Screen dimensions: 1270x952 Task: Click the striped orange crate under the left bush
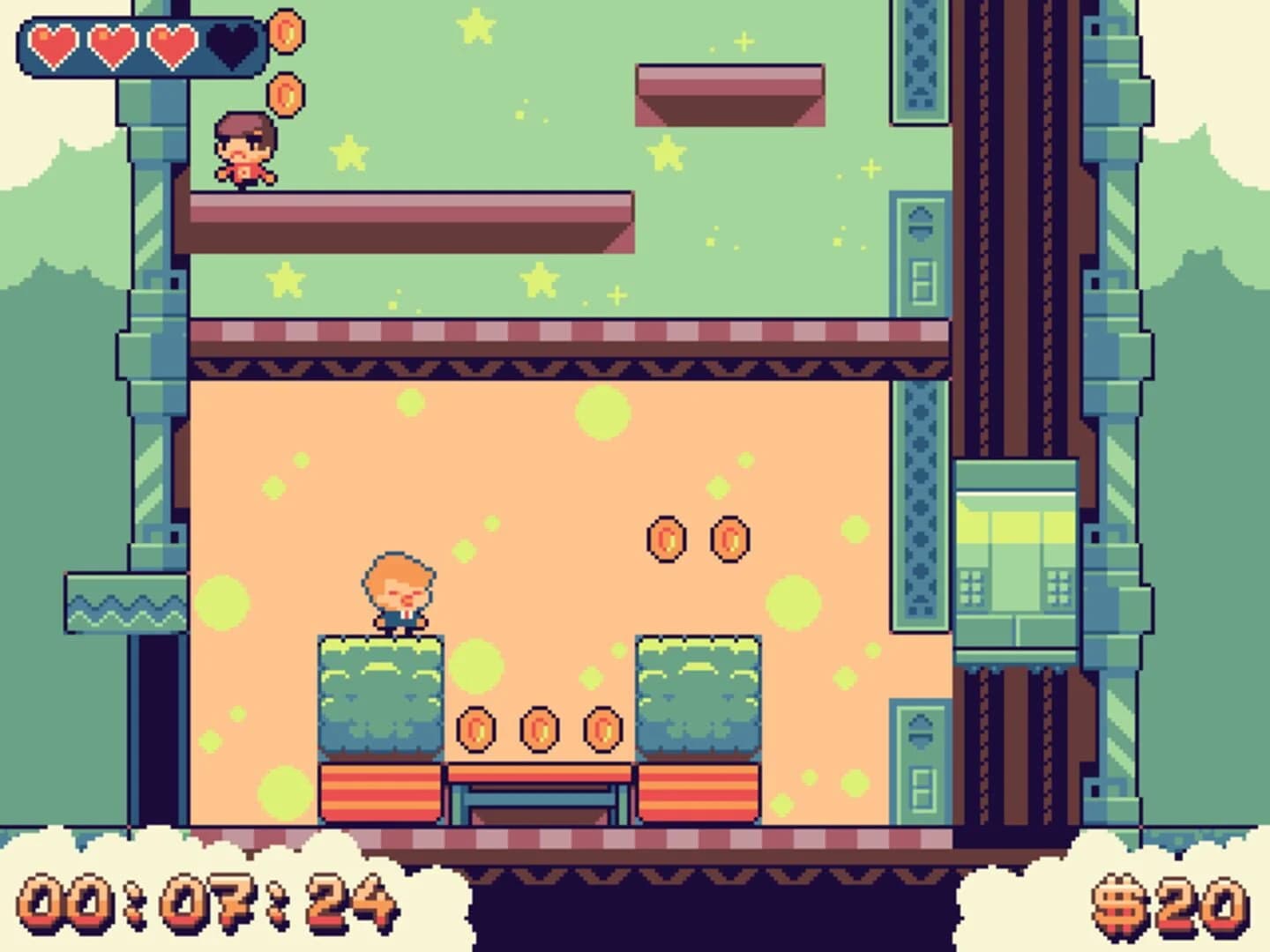coord(379,793)
